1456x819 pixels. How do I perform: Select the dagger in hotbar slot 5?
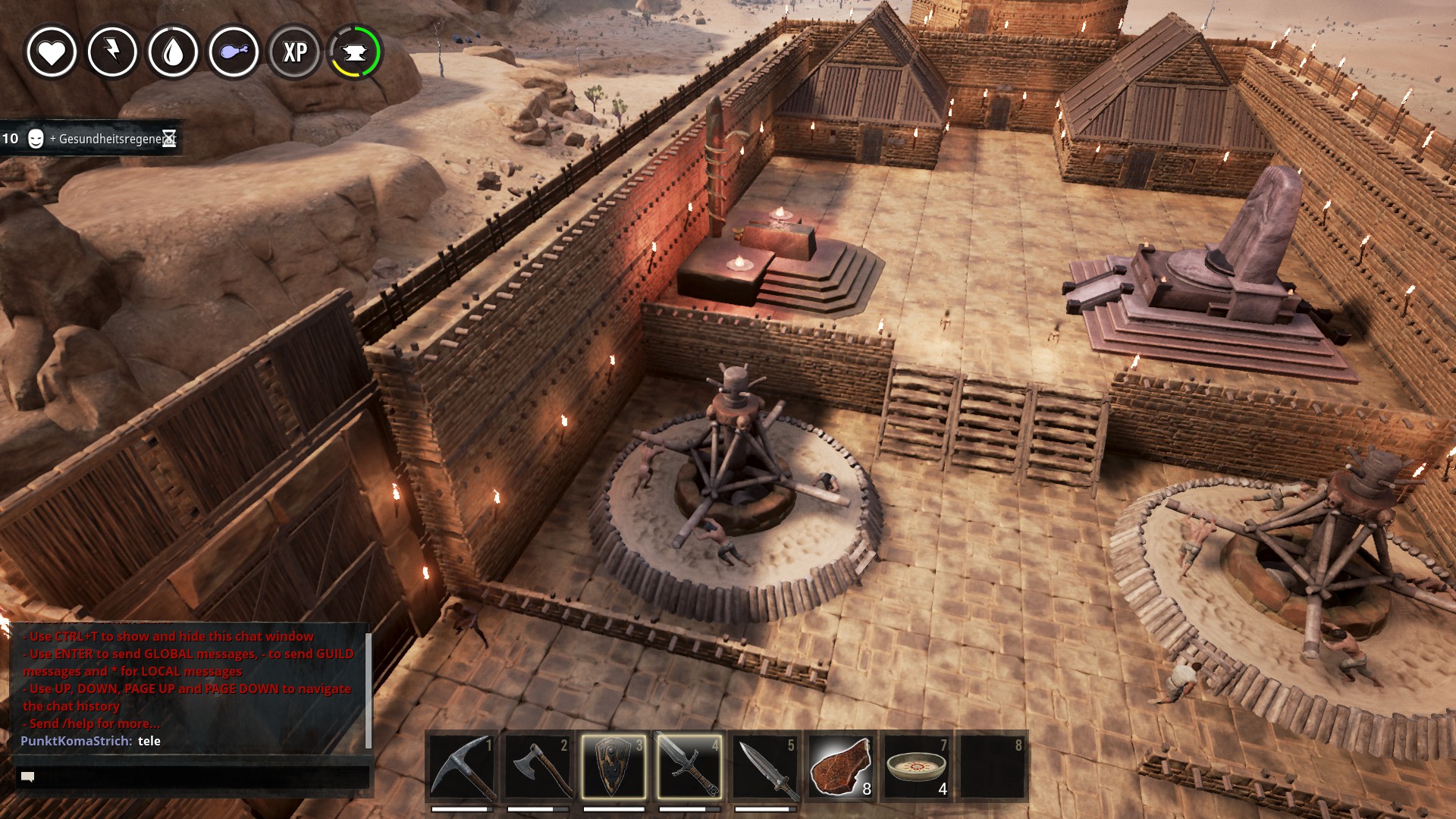(x=765, y=767)
